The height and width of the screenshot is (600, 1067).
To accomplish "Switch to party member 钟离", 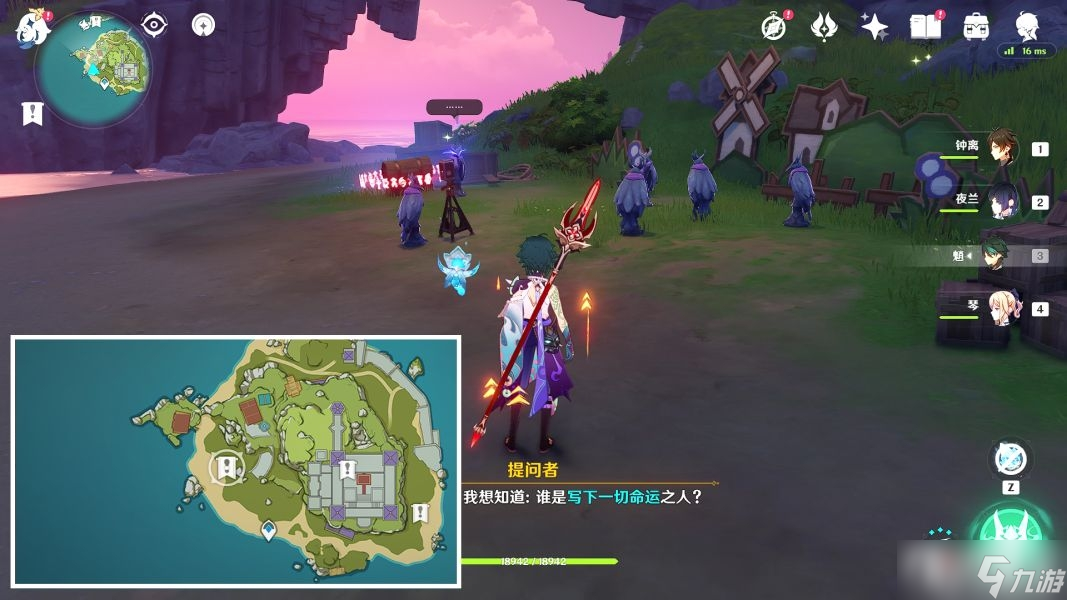I will coord(1002,149).
